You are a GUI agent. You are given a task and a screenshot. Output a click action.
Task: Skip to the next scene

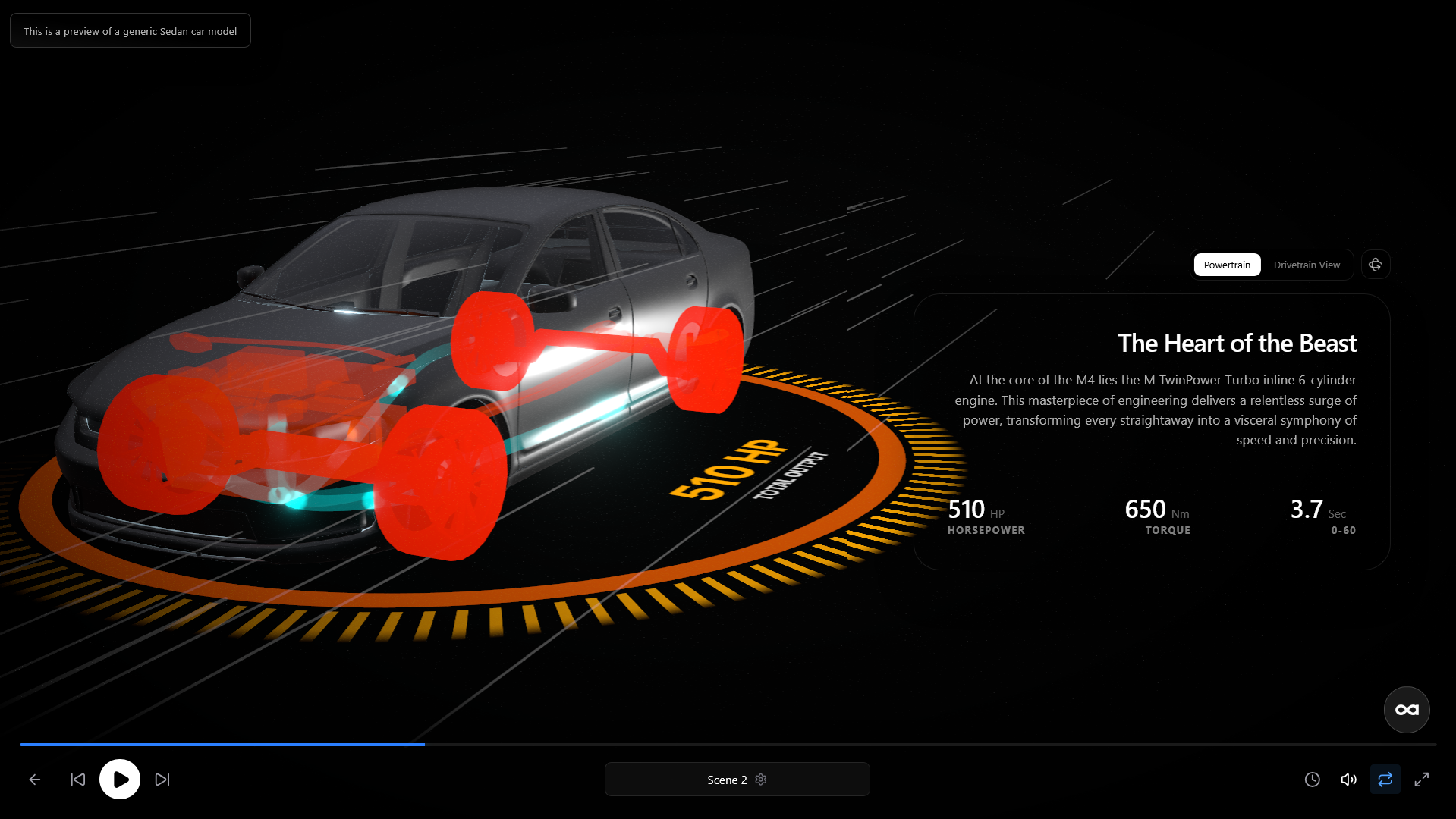pyautogui.click(x=162, y=780)
